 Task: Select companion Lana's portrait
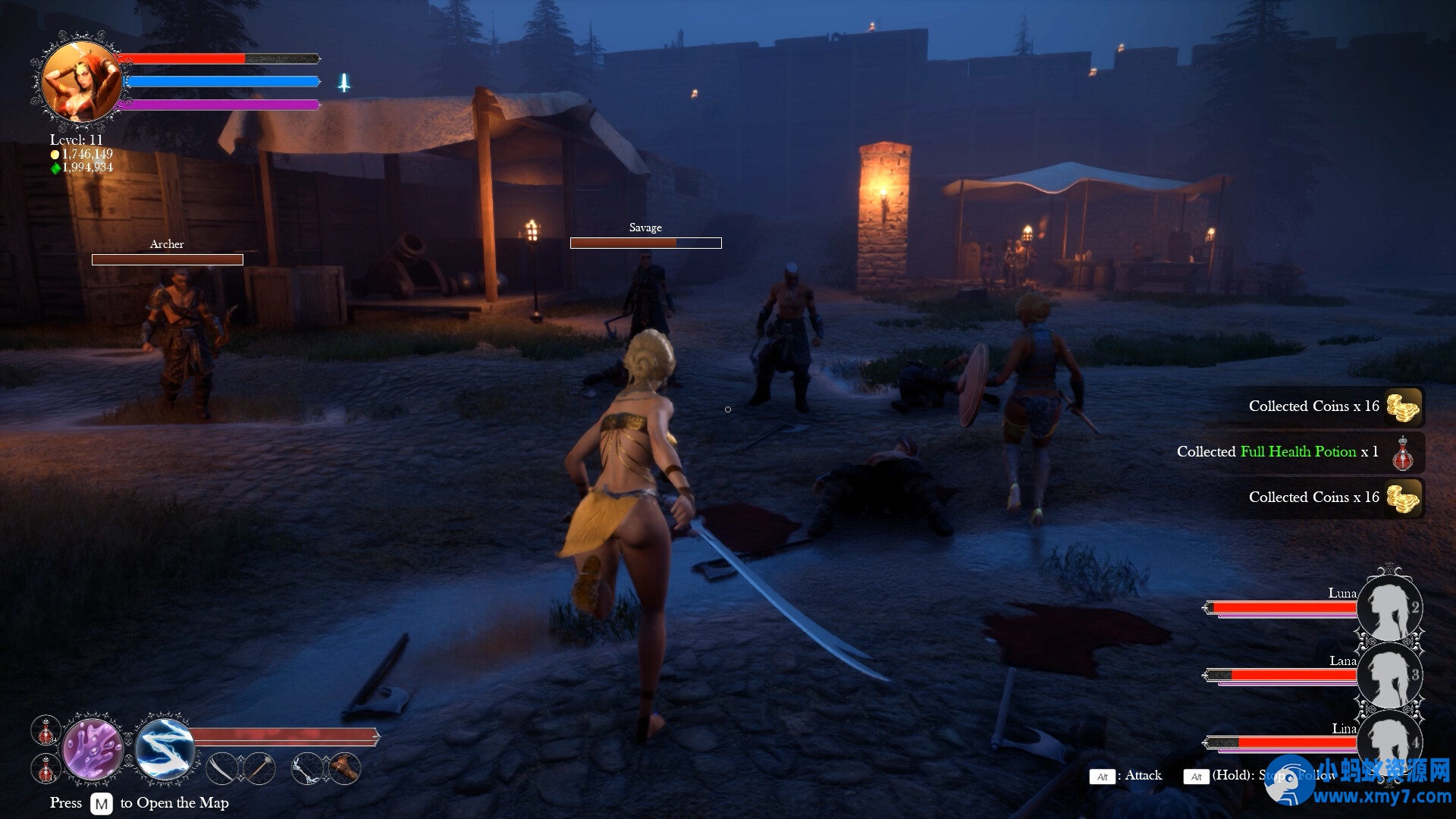tap(1389, 675)
